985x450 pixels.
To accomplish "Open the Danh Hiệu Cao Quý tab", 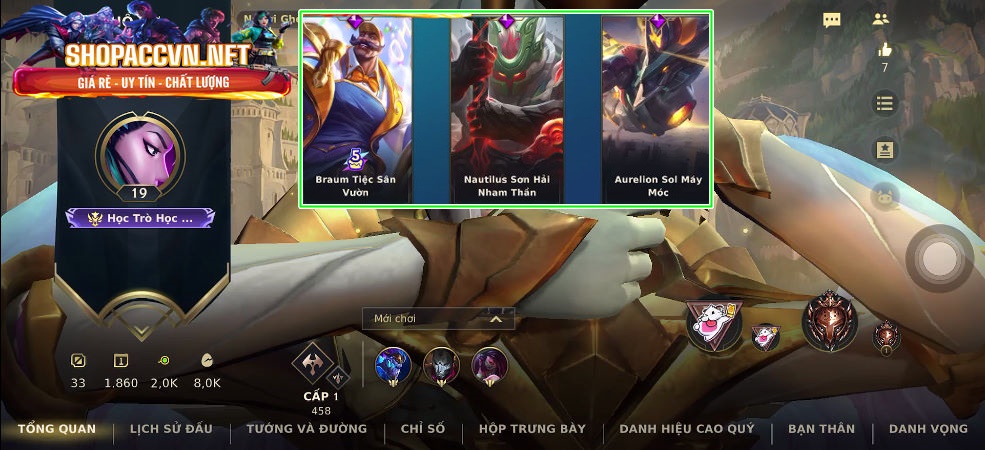I will pos(686,429).
